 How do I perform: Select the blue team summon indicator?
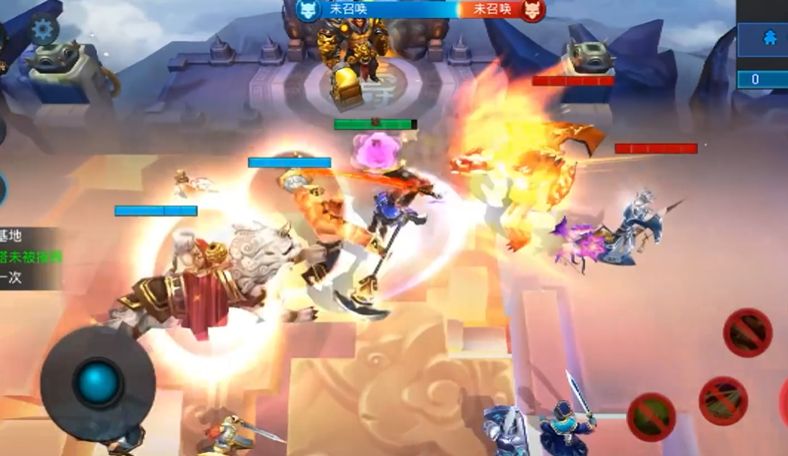pos(340,9)
